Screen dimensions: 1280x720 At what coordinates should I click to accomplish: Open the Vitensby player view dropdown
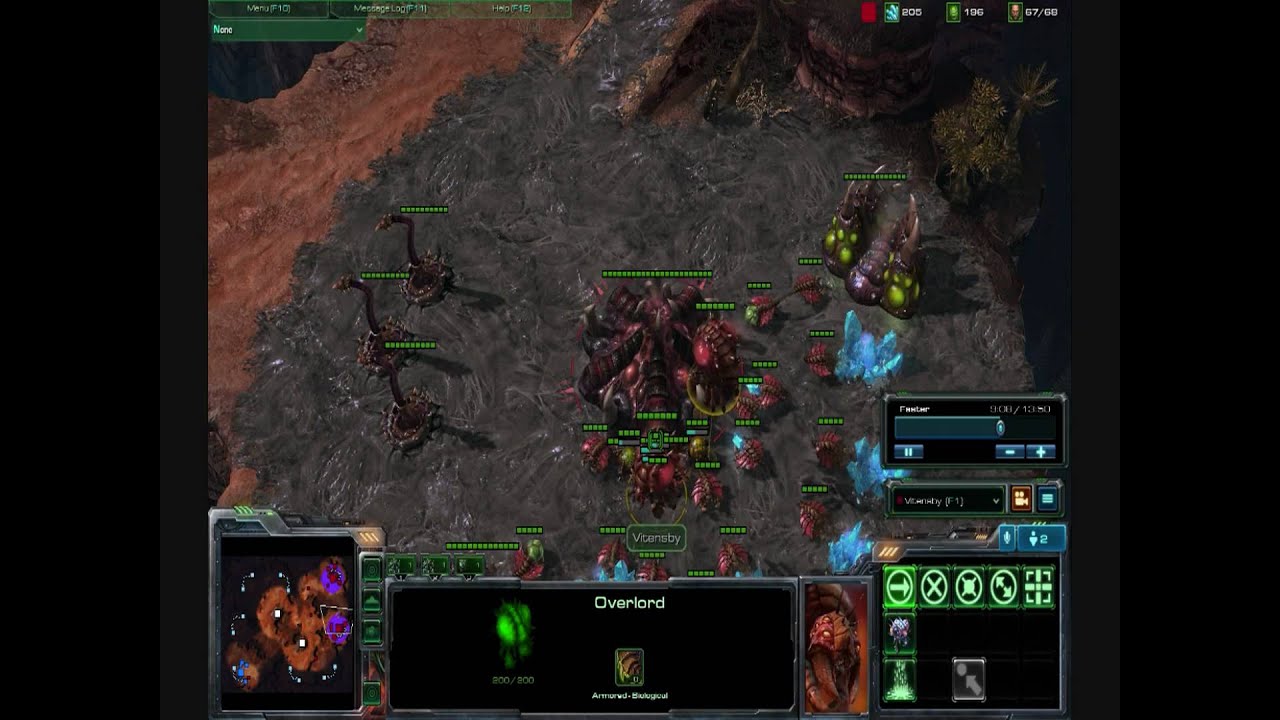(x=948, y=500)
